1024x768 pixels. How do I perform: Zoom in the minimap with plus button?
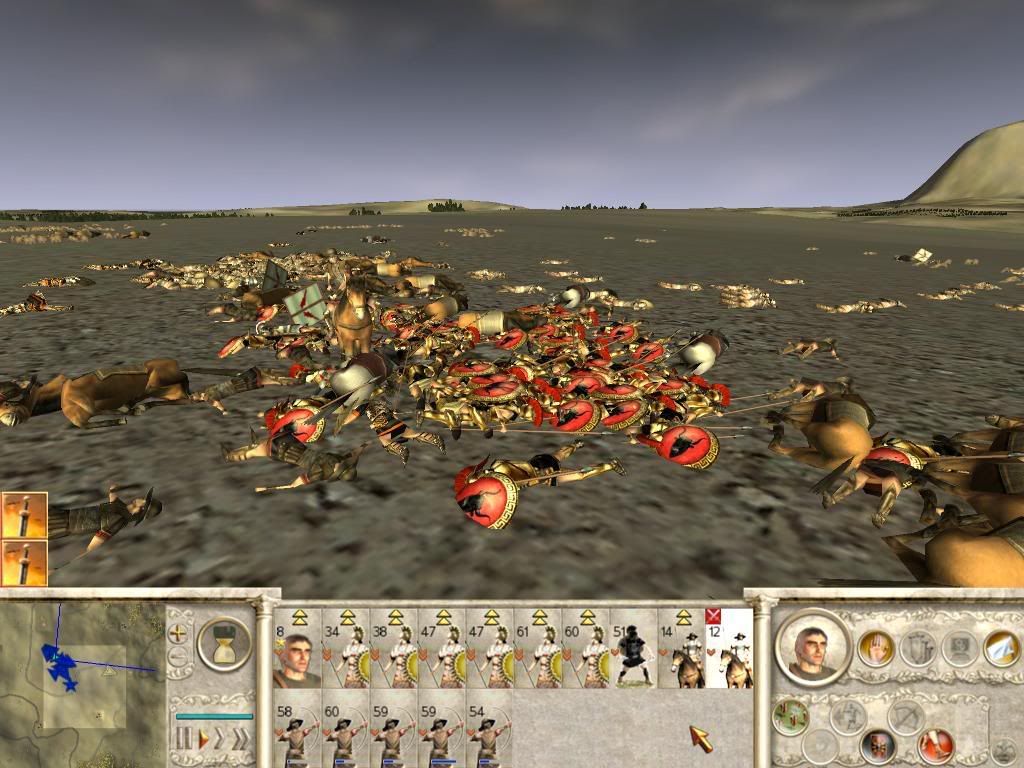point(178,633)
